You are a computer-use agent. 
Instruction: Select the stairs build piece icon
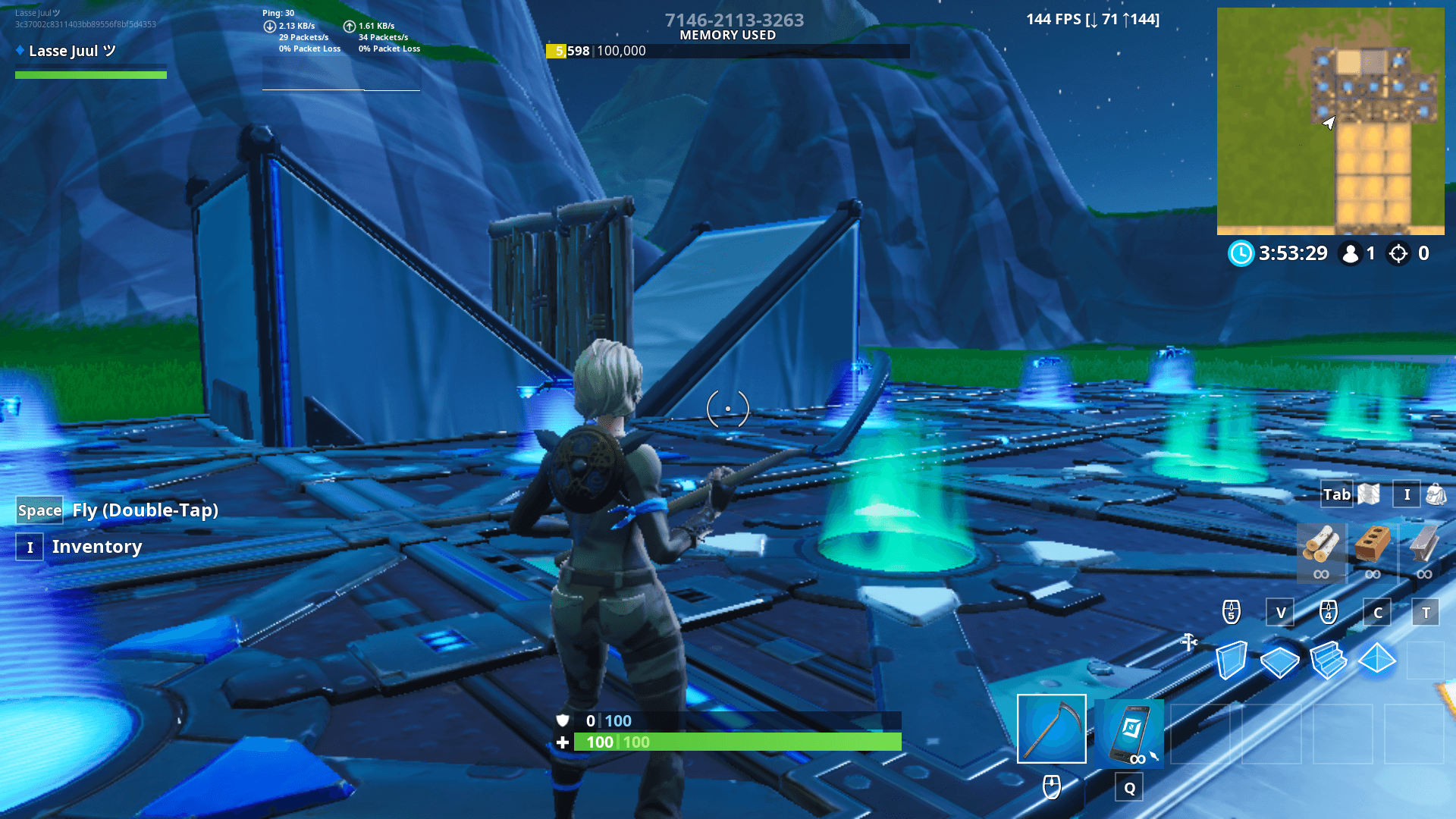click(1329, 660)
